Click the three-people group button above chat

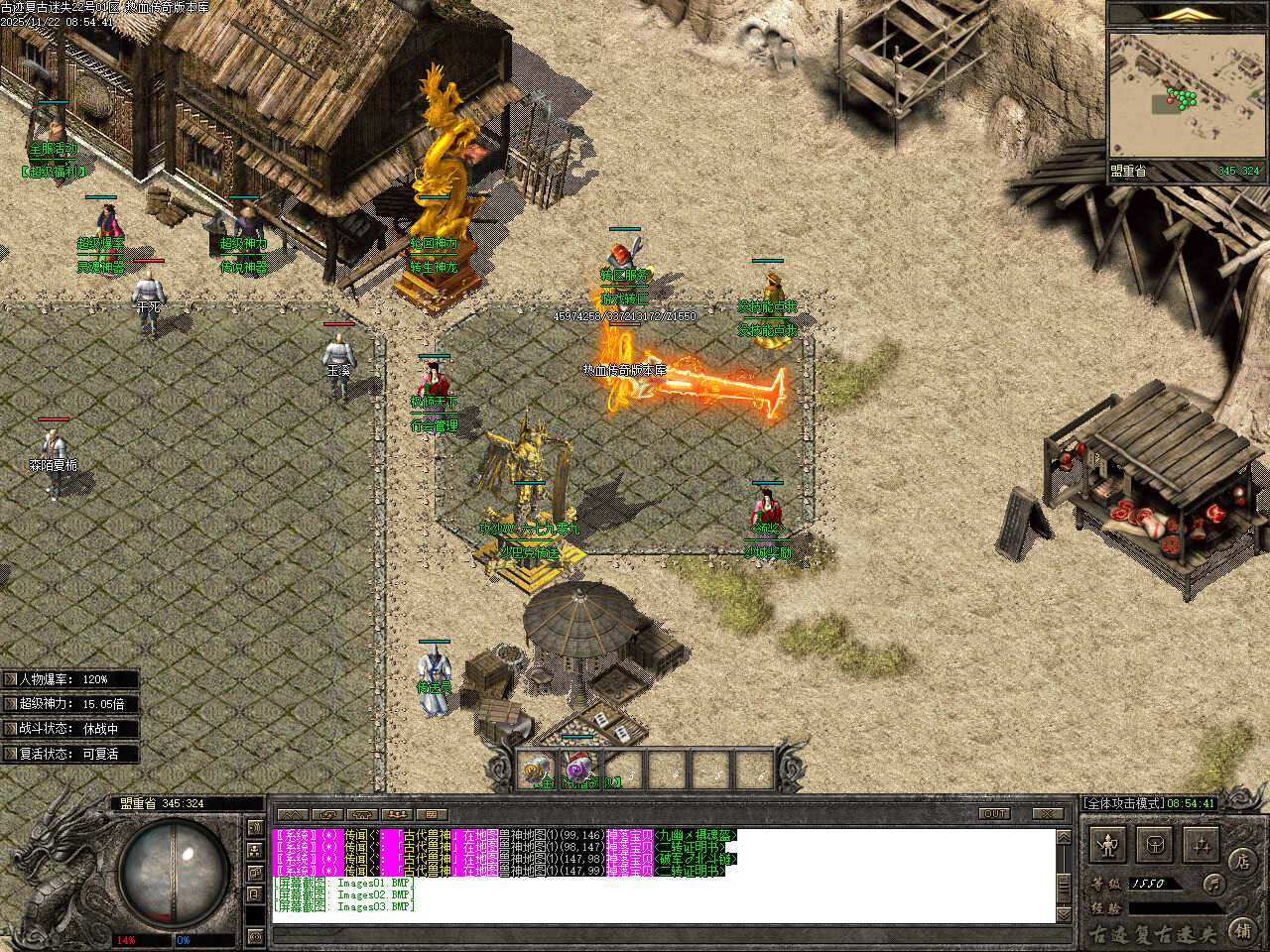point(396,815)
